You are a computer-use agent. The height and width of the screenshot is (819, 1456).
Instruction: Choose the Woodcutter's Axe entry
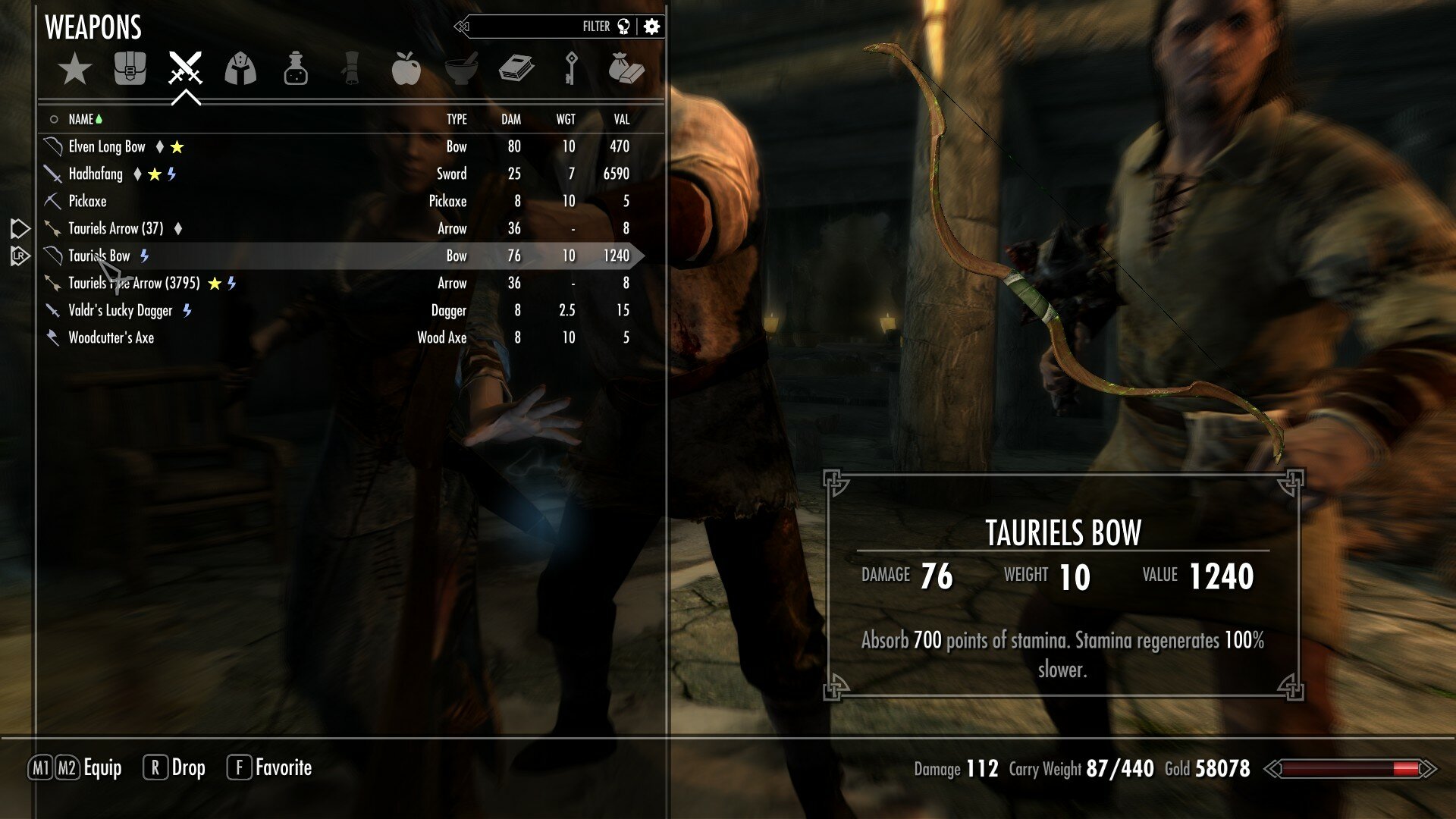click(x=111, y=338)
